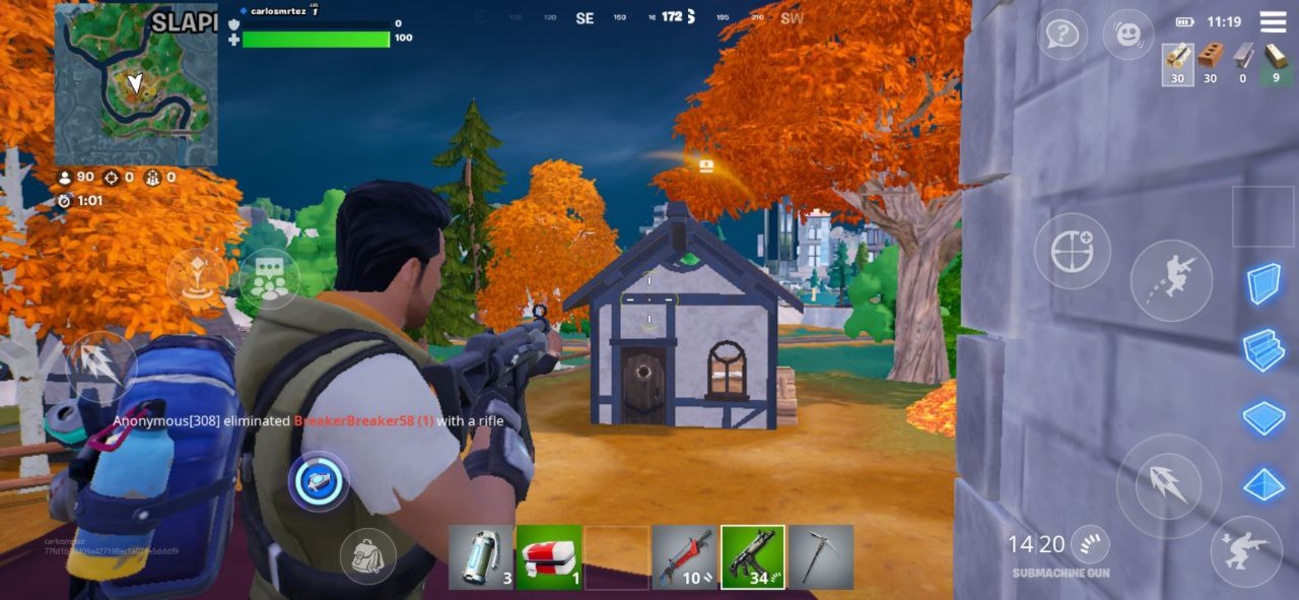Screen dimensions: 1299x600
Task: Tap the reload button beside ammo count
Action: coord(1089,545)
